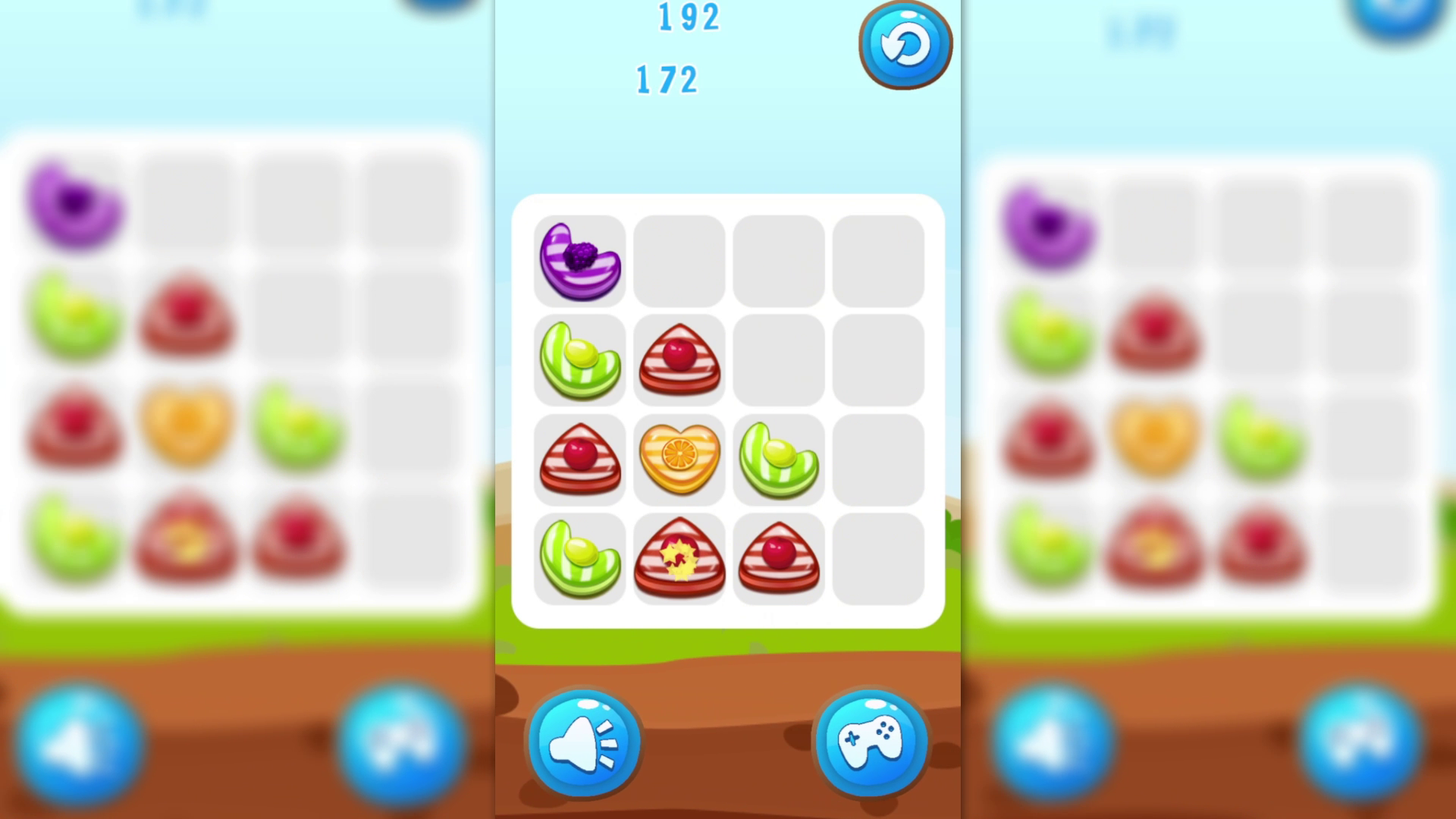The image size is (1456, 819).
Task: Select the green striped candy next to orange heart
Action: click(x=780, y=459)
